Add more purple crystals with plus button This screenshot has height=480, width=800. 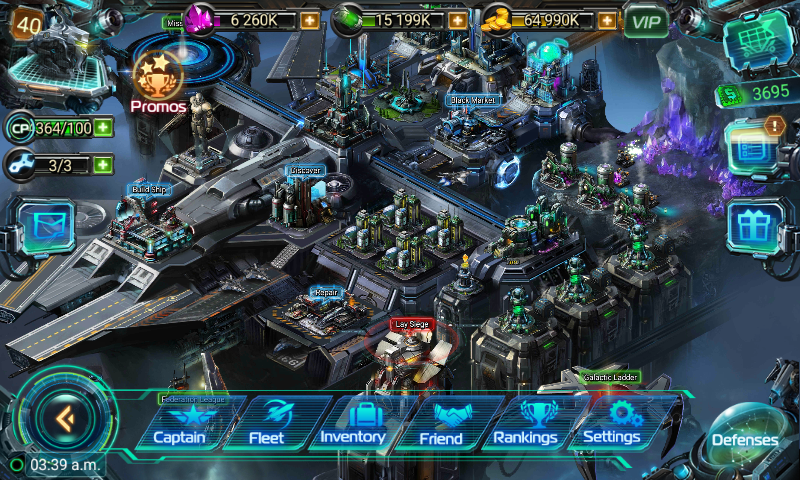click(x=310, y=19)
